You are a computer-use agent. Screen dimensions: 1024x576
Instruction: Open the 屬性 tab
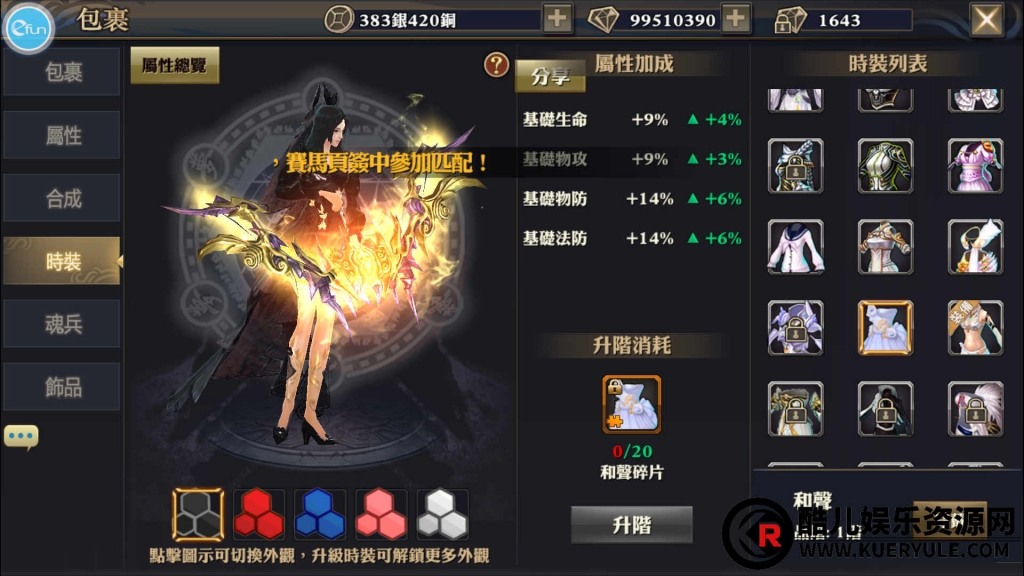[62, 135]
